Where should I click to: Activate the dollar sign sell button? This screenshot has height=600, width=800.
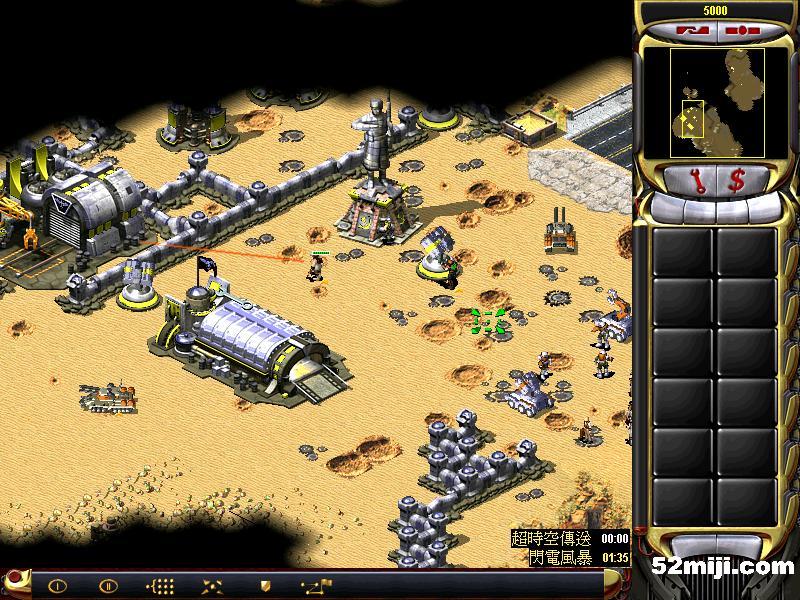pos(736,180)
